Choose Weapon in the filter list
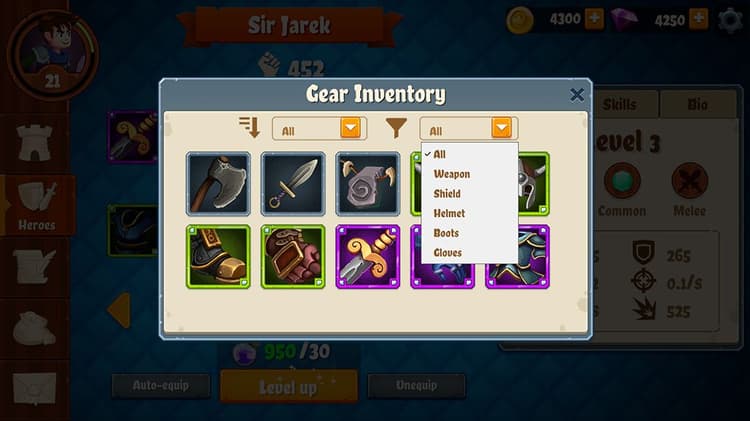 coord(451,174)
